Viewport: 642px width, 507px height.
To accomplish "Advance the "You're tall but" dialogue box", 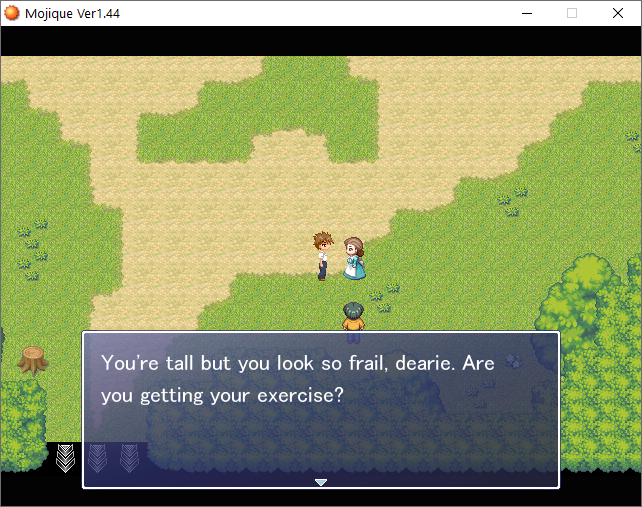I will (x=320, y=410).
